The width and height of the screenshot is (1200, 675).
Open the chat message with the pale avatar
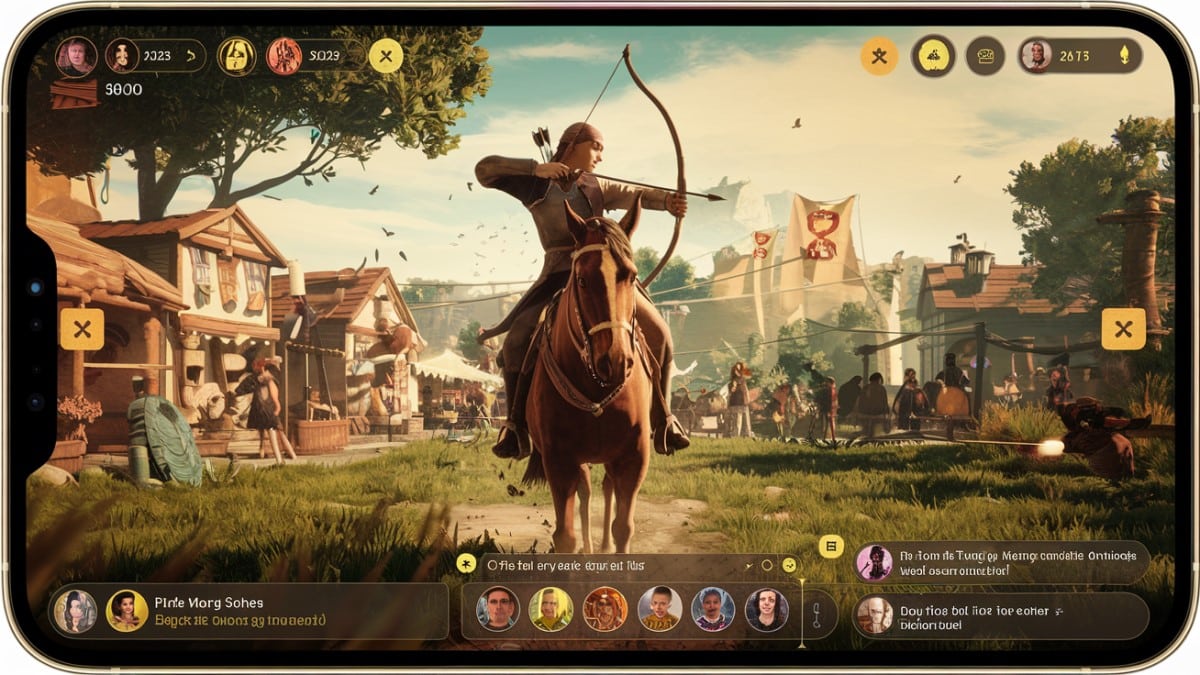click(1001, 615)
